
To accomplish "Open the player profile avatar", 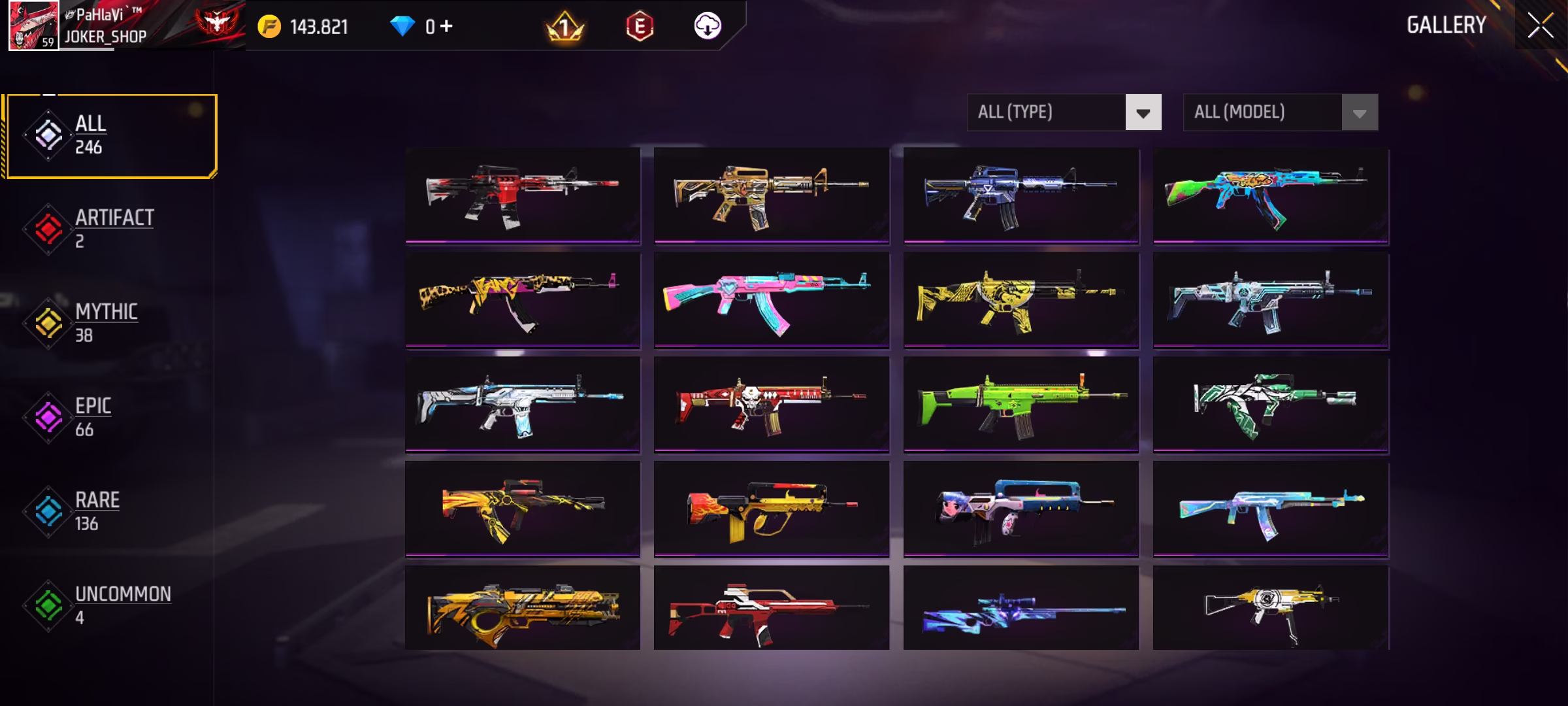I will tap(33, 26).
